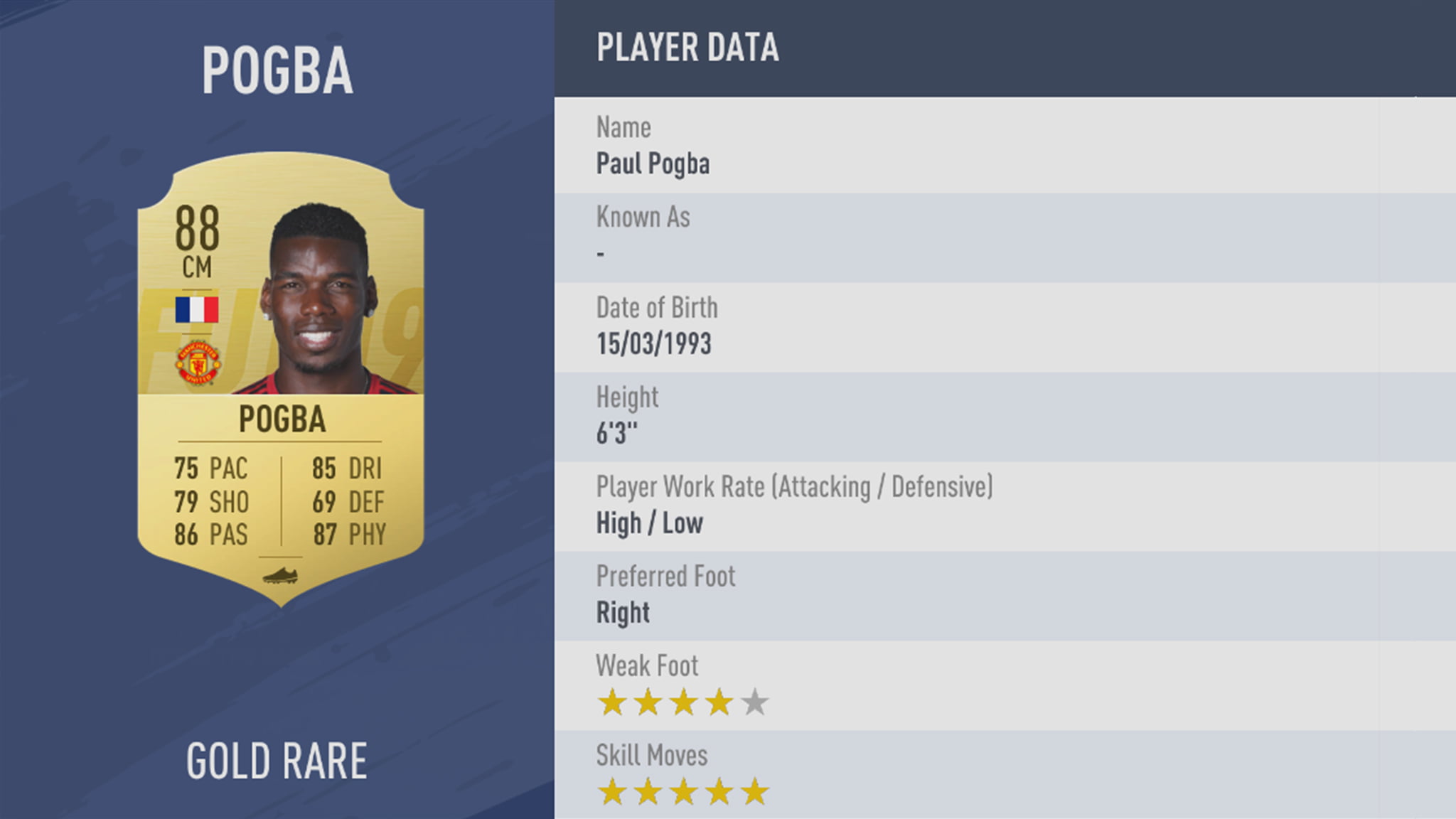Viewport: 1456px width, 819px height.
Task: Expand the Date of Birth entry
Action: (655, 326)
